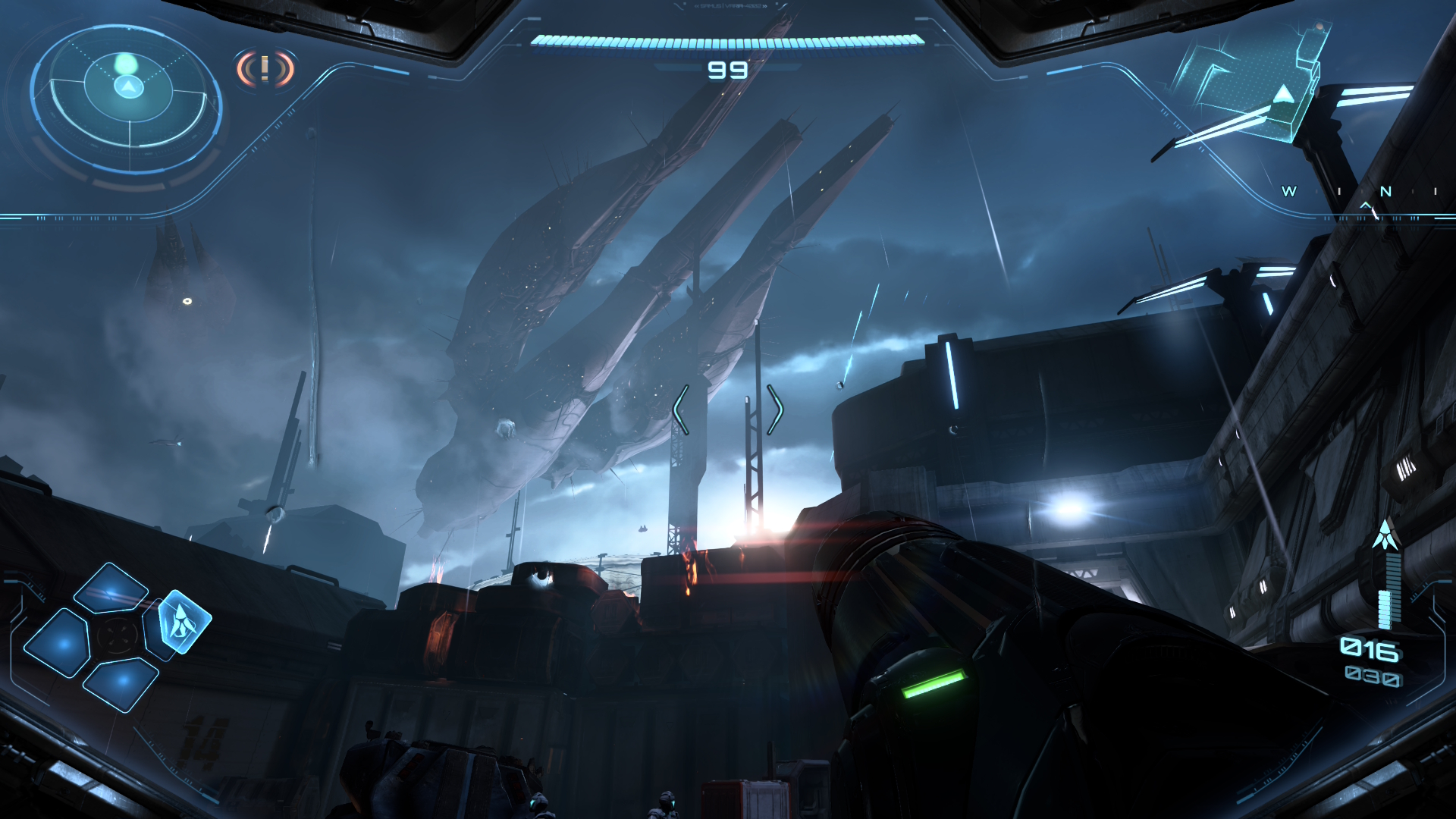This screenshot has height=819, width=1456.
Task: Click the weapon icon above the ammo gauge
Action: [x=1385, y=535]
